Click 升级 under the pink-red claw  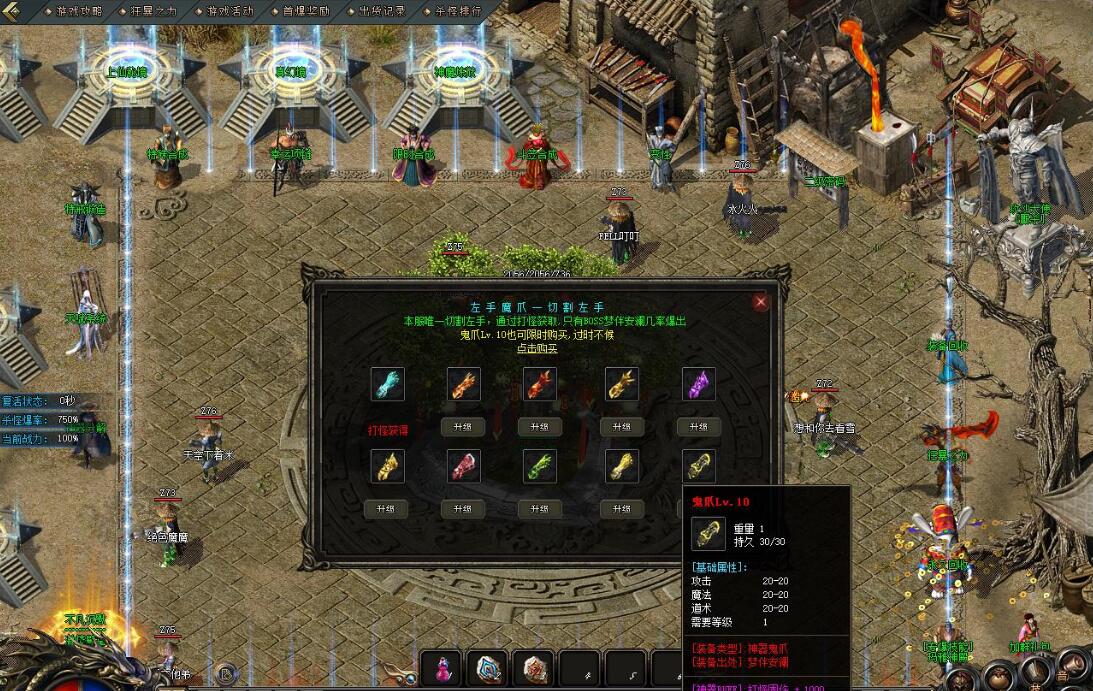coord(464,509)
